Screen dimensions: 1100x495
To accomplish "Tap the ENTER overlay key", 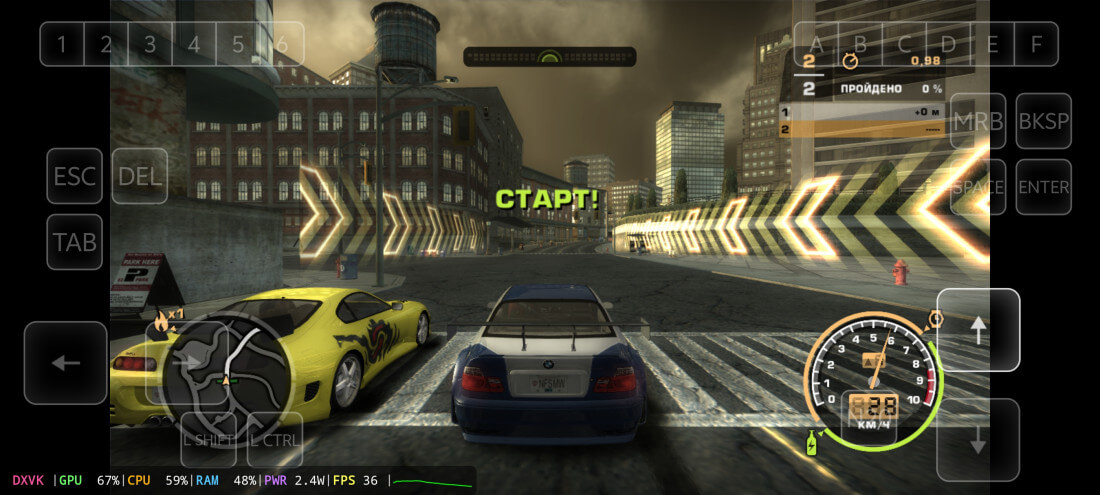I will [1043, 187].
